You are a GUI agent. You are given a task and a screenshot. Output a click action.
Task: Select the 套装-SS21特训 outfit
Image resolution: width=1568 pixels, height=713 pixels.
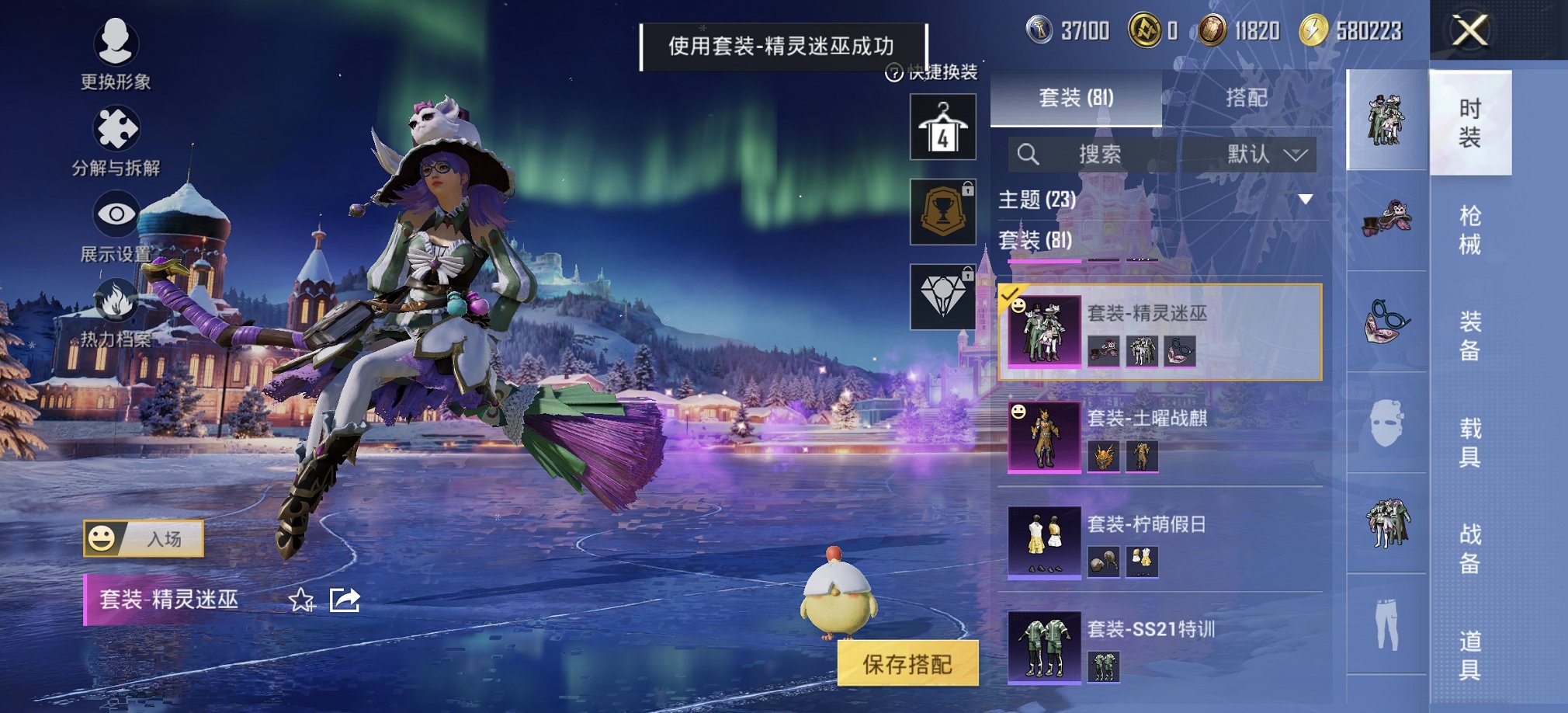coord(1160,647)
